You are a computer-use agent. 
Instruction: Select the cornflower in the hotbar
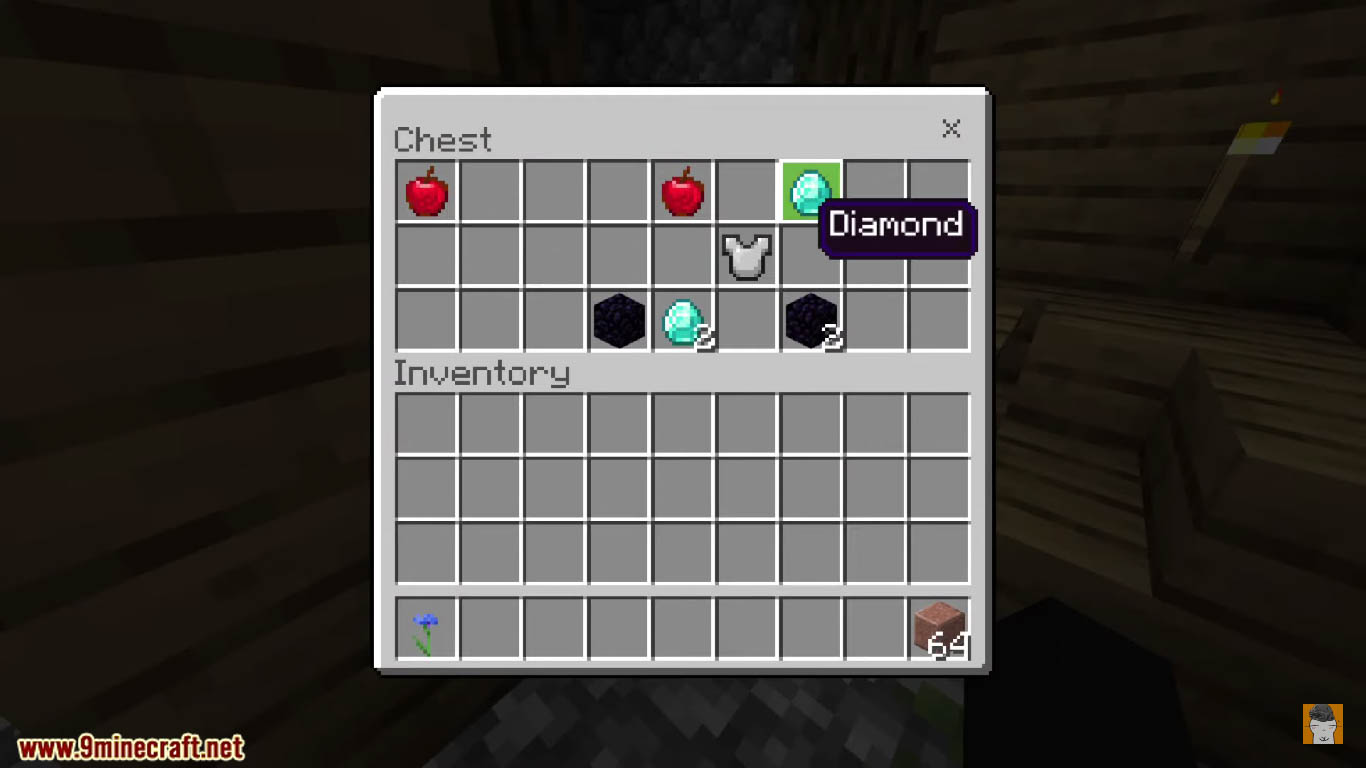point(426,629)
